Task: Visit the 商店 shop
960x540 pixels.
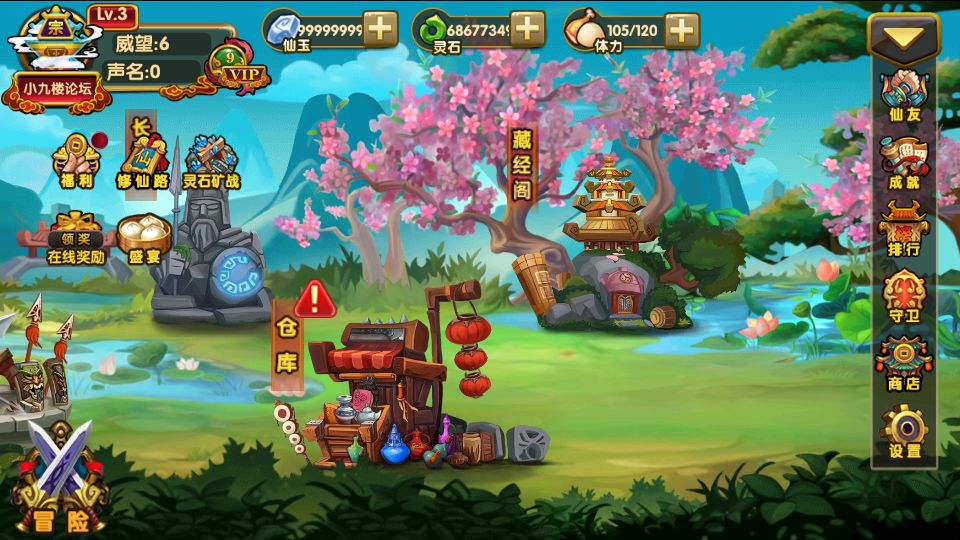Action: (904, 364)
